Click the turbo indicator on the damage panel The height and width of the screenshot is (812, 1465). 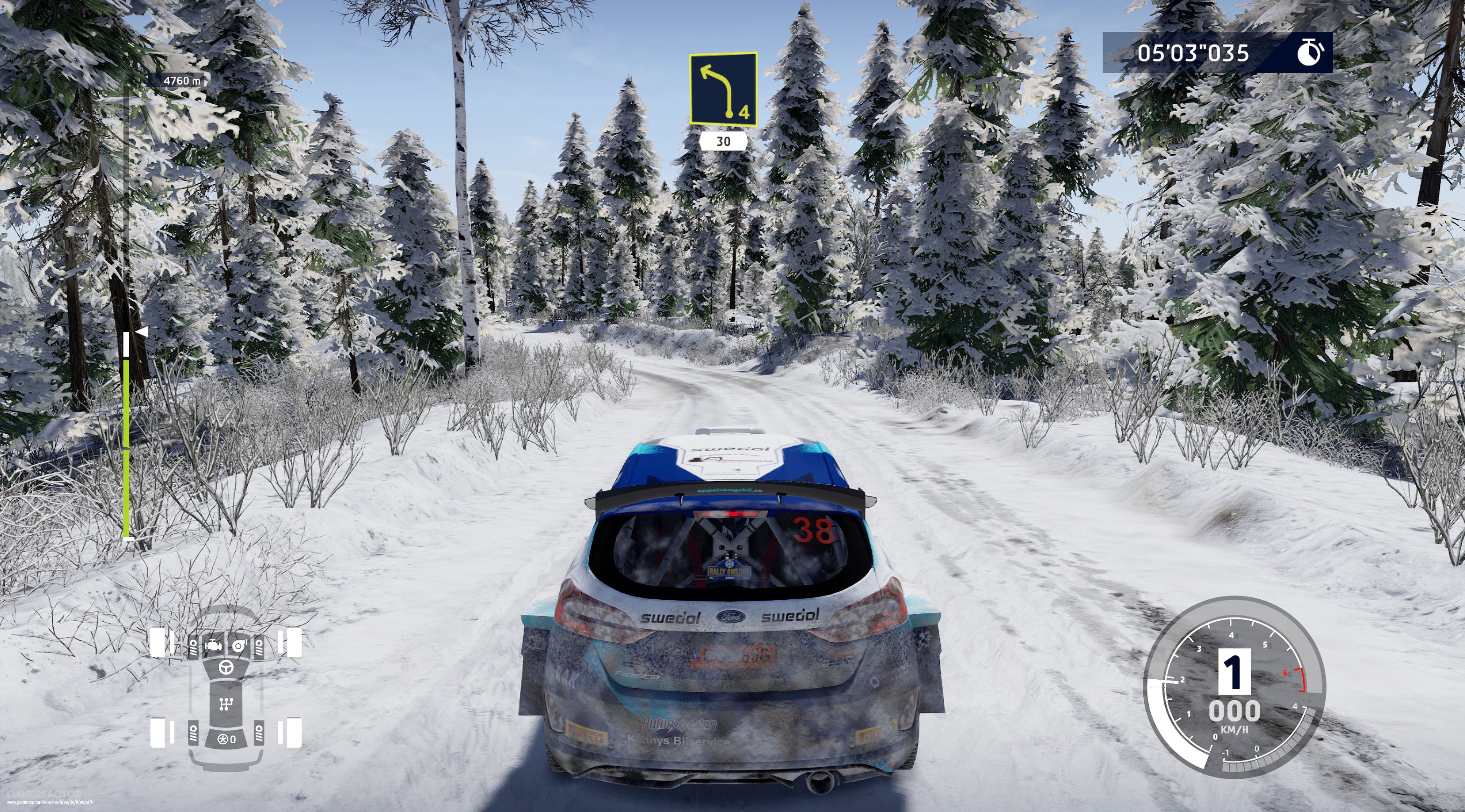(239, 646)
